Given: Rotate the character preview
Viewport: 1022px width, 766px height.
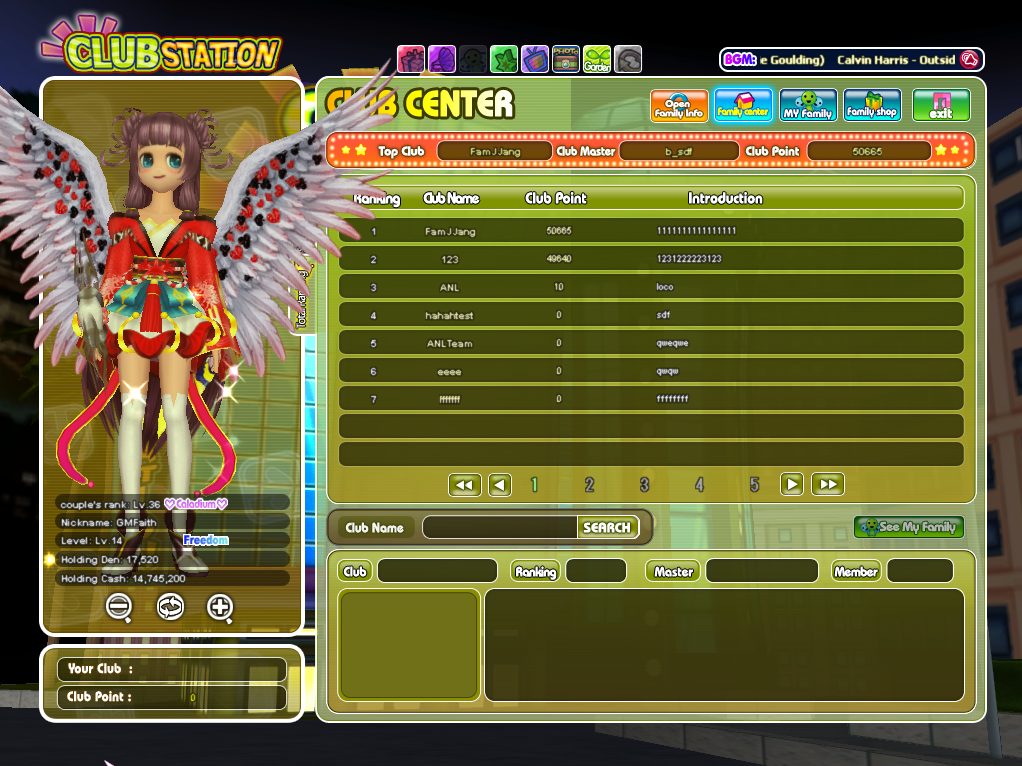Looking at the screenshot, I should [170, 606].
